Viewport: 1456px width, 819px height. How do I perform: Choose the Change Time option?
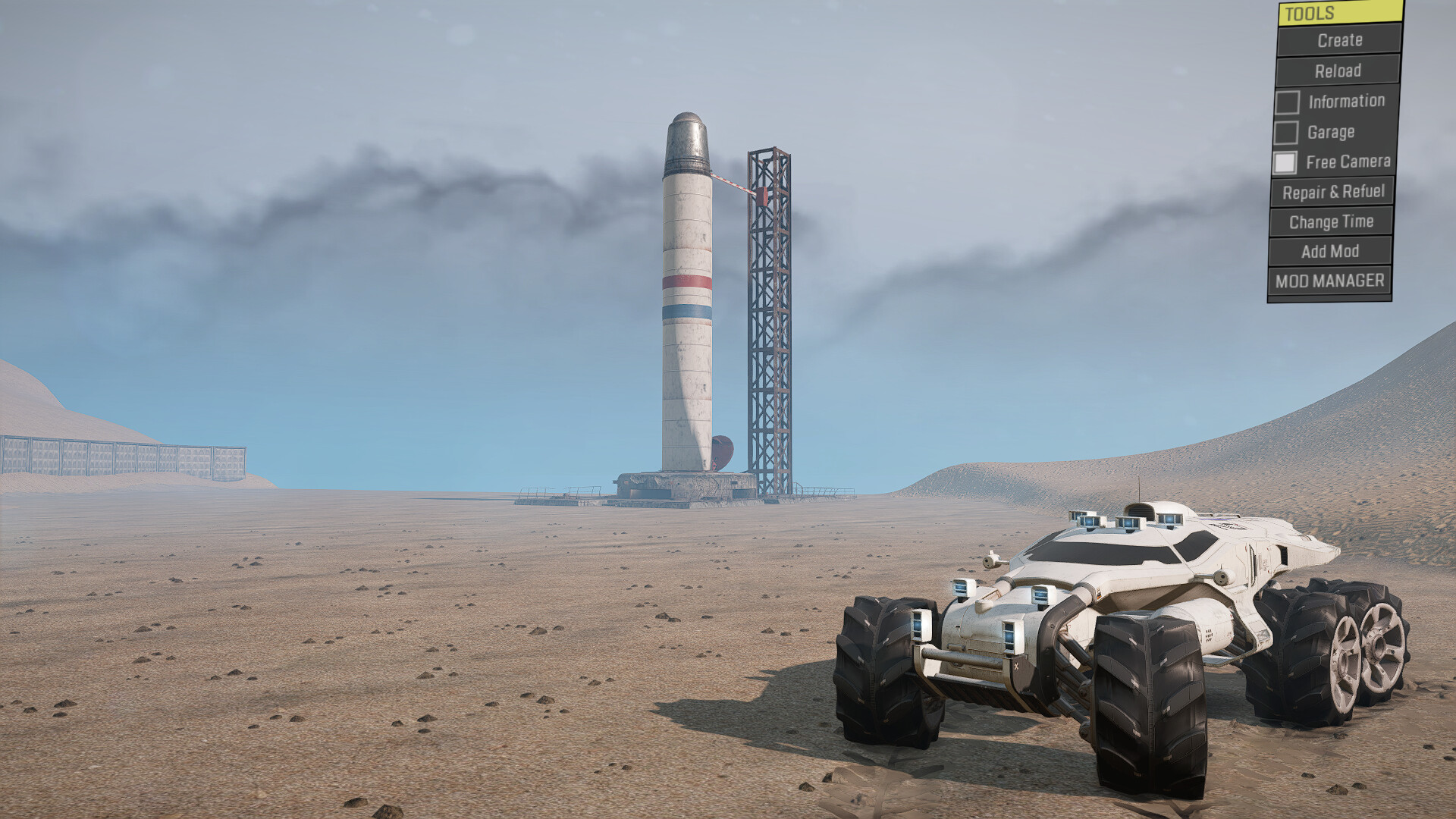click(1331, 222)
